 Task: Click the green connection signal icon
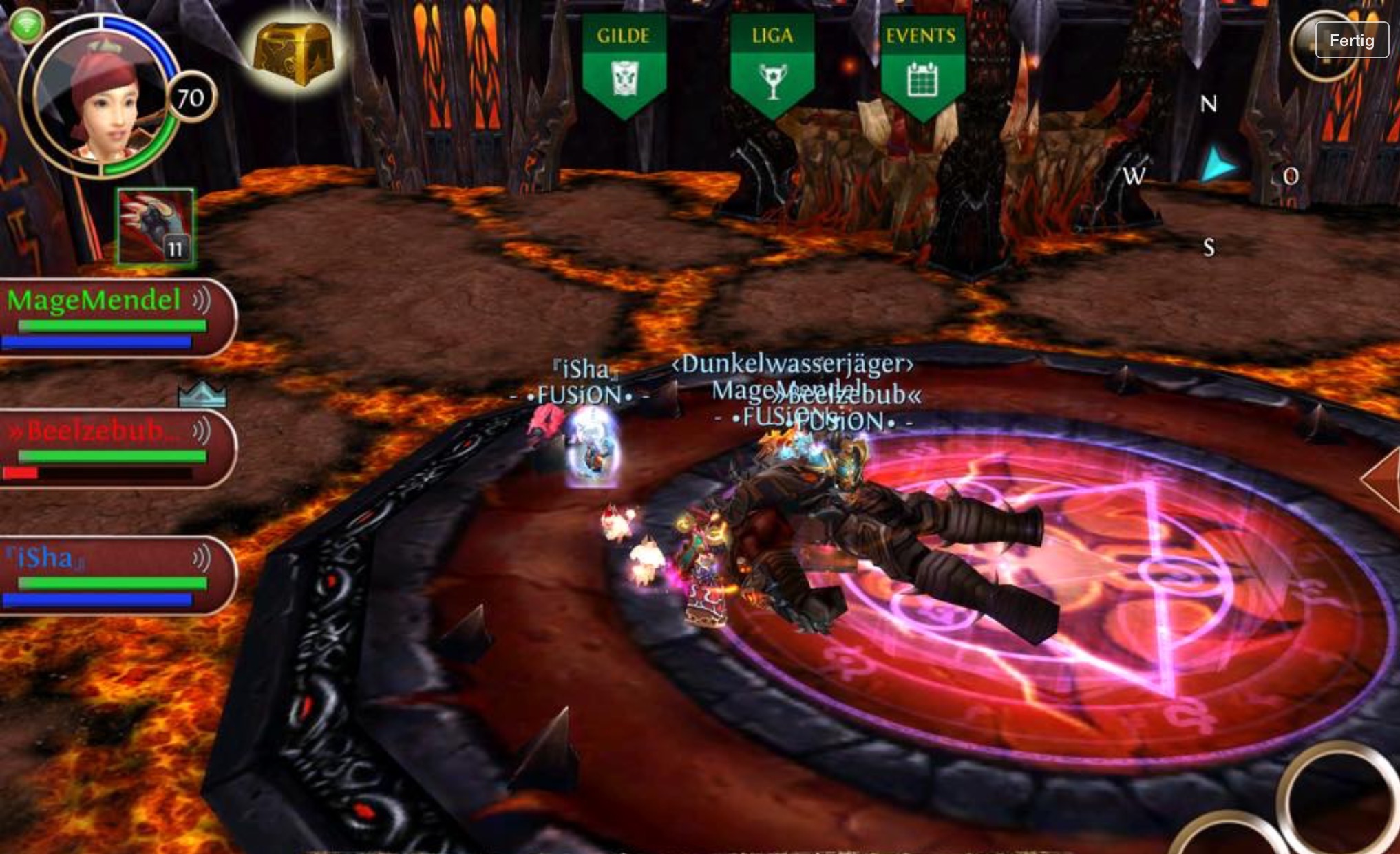click(26, 26)
